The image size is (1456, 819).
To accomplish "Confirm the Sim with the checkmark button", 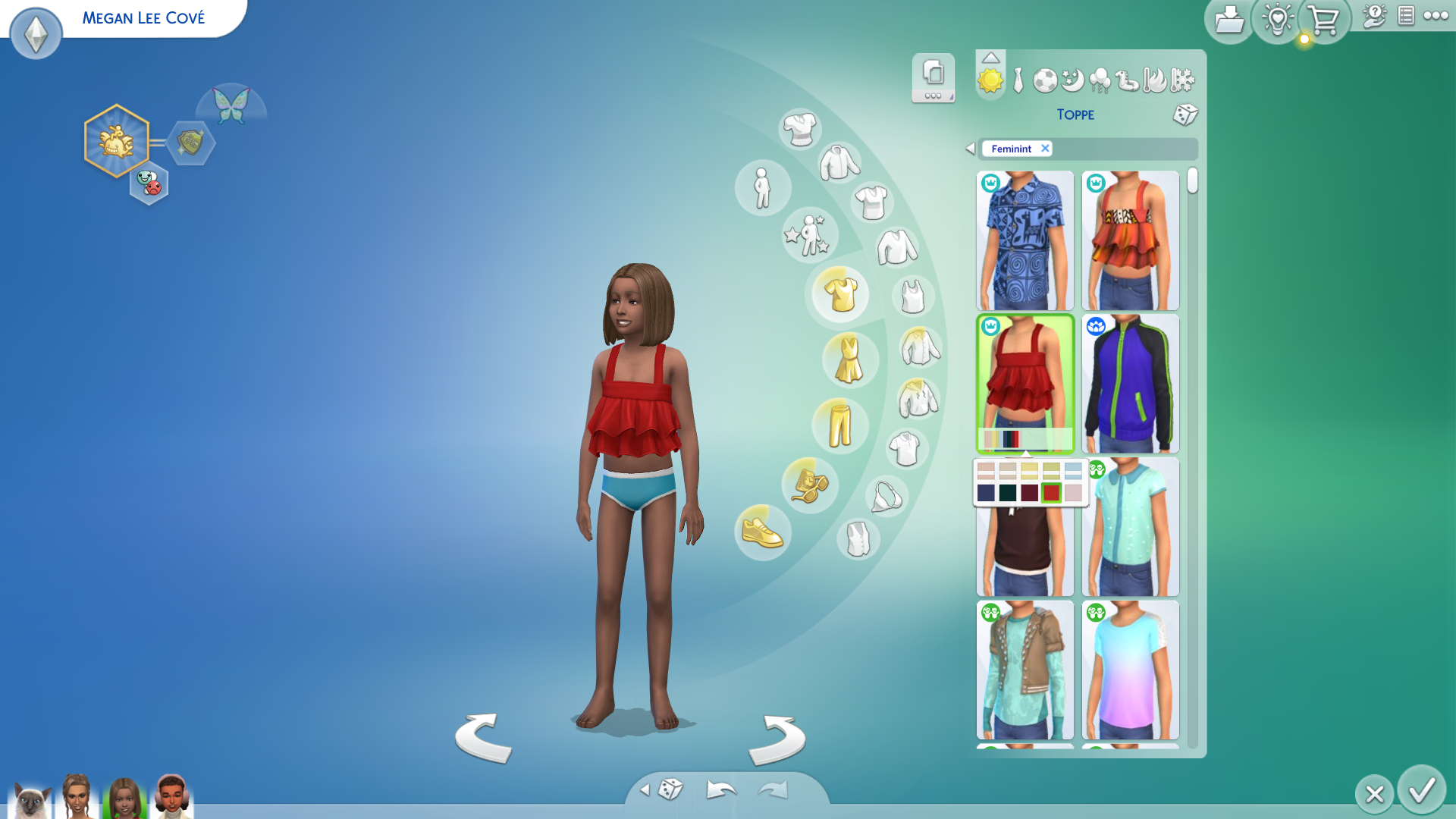I will 1421,791.
